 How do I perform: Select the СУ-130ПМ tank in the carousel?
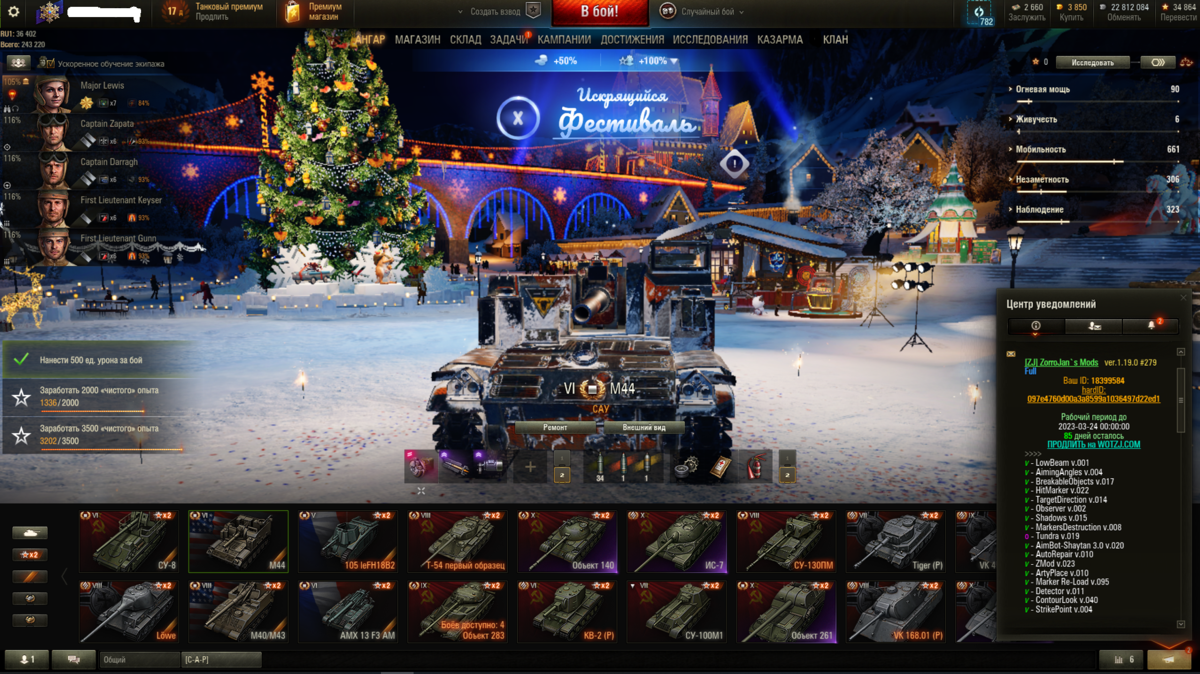[x=786, y=541]
